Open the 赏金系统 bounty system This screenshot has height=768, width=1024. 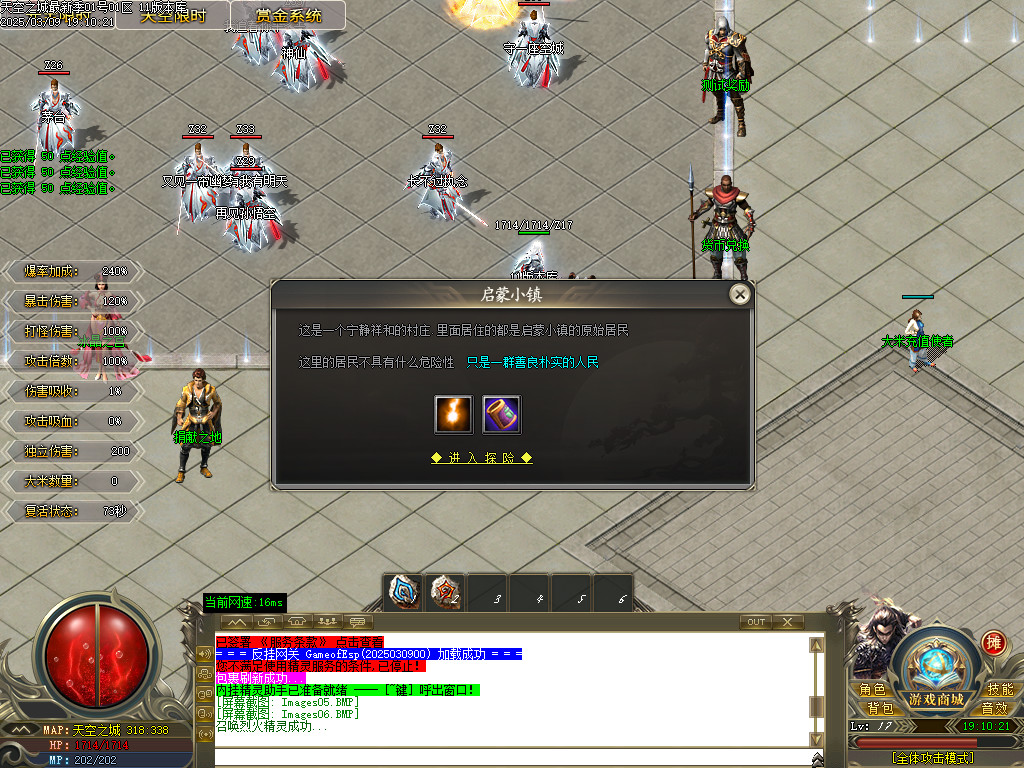[288, 15]
